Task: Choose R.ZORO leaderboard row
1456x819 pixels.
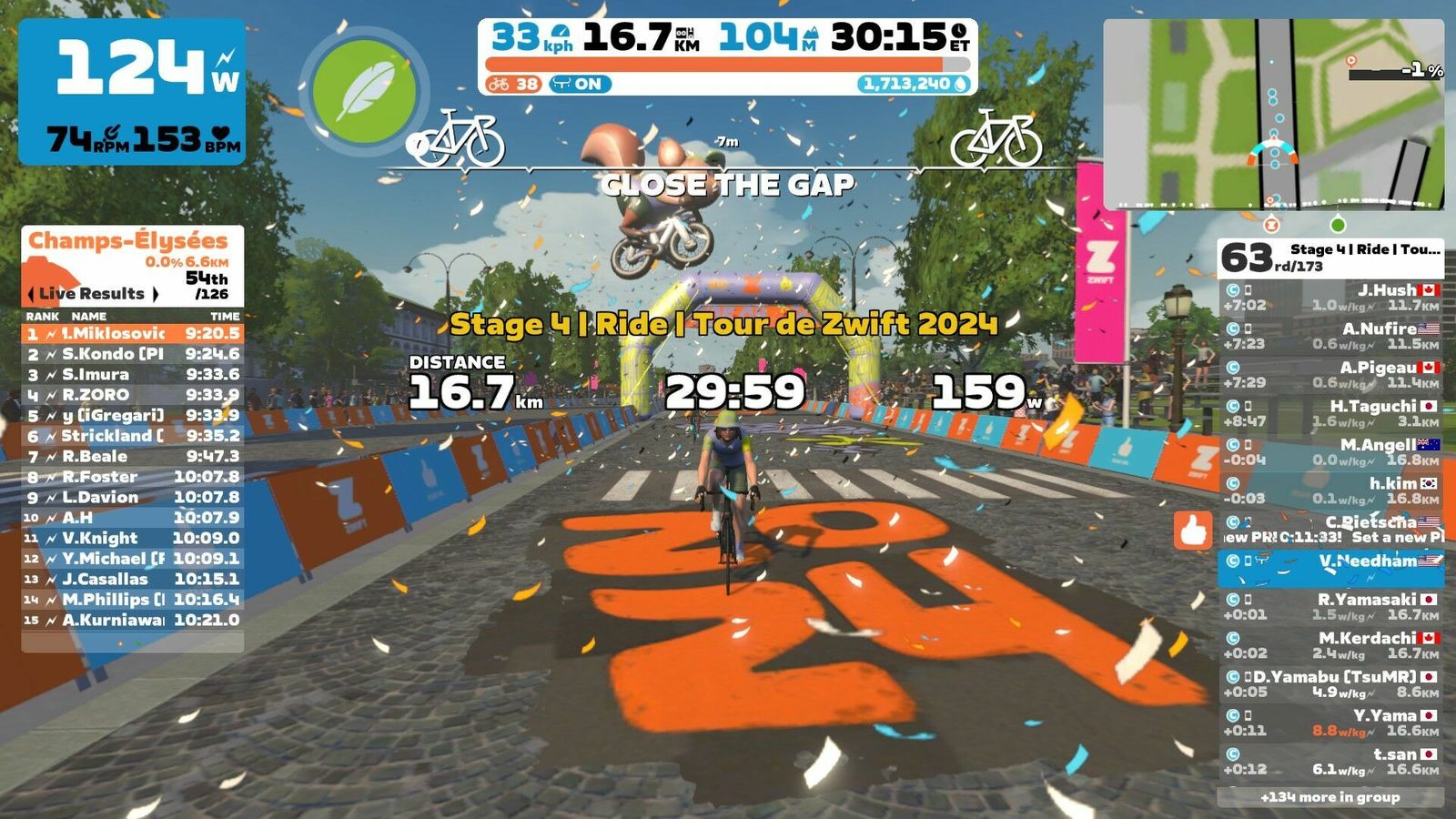Action: 133,395
